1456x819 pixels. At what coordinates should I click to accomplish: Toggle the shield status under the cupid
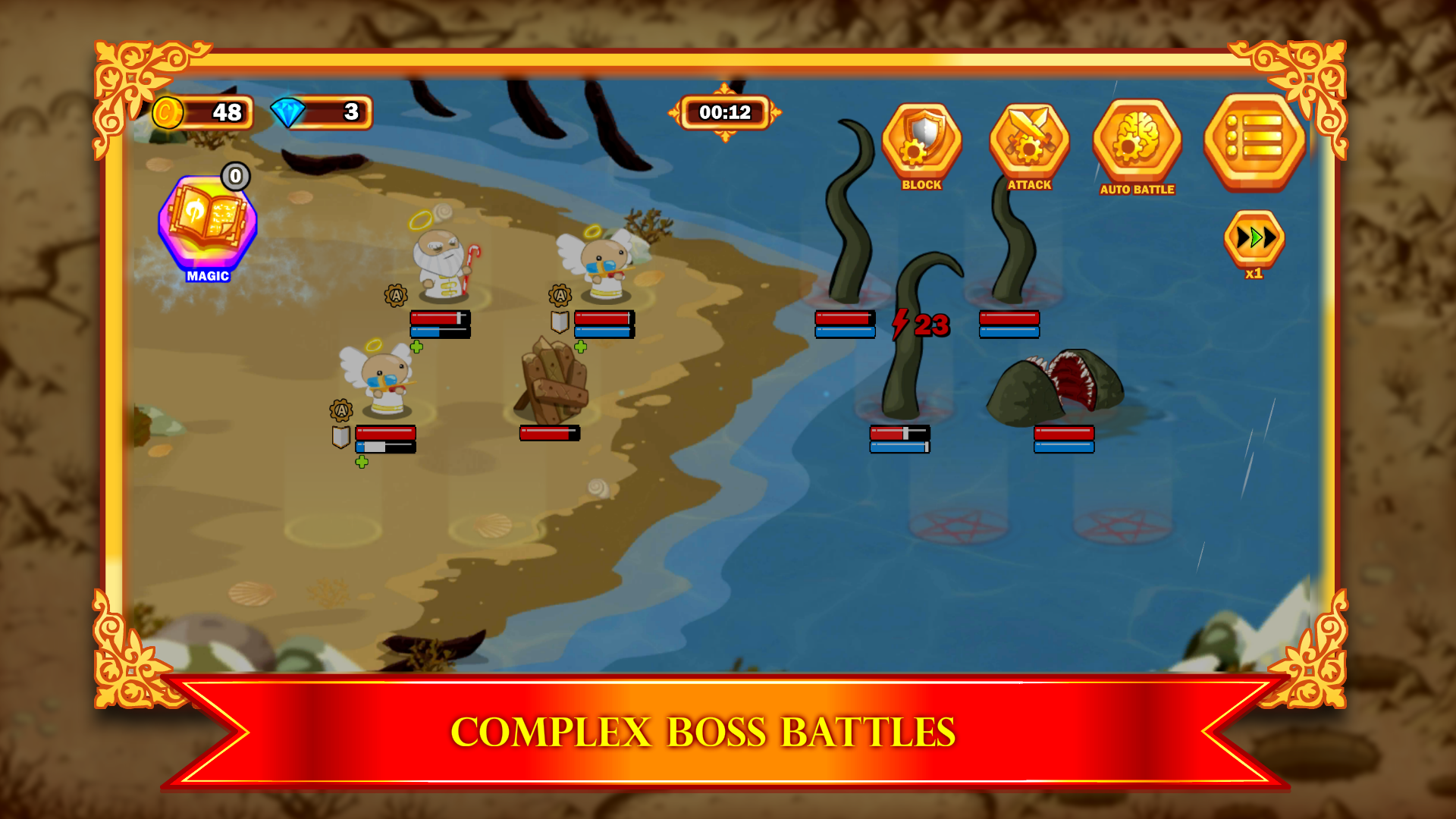(340, 438)
